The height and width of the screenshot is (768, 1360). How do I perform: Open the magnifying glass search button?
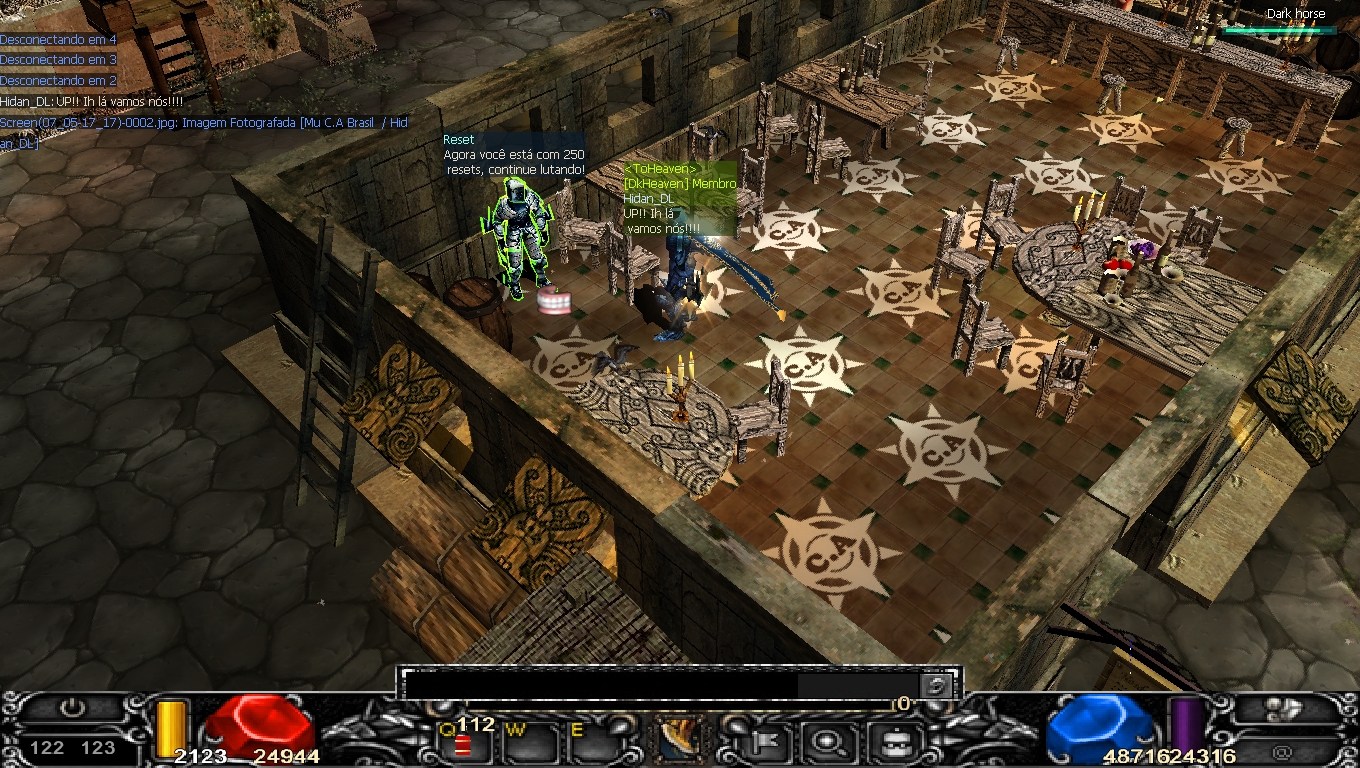[829, 742]
